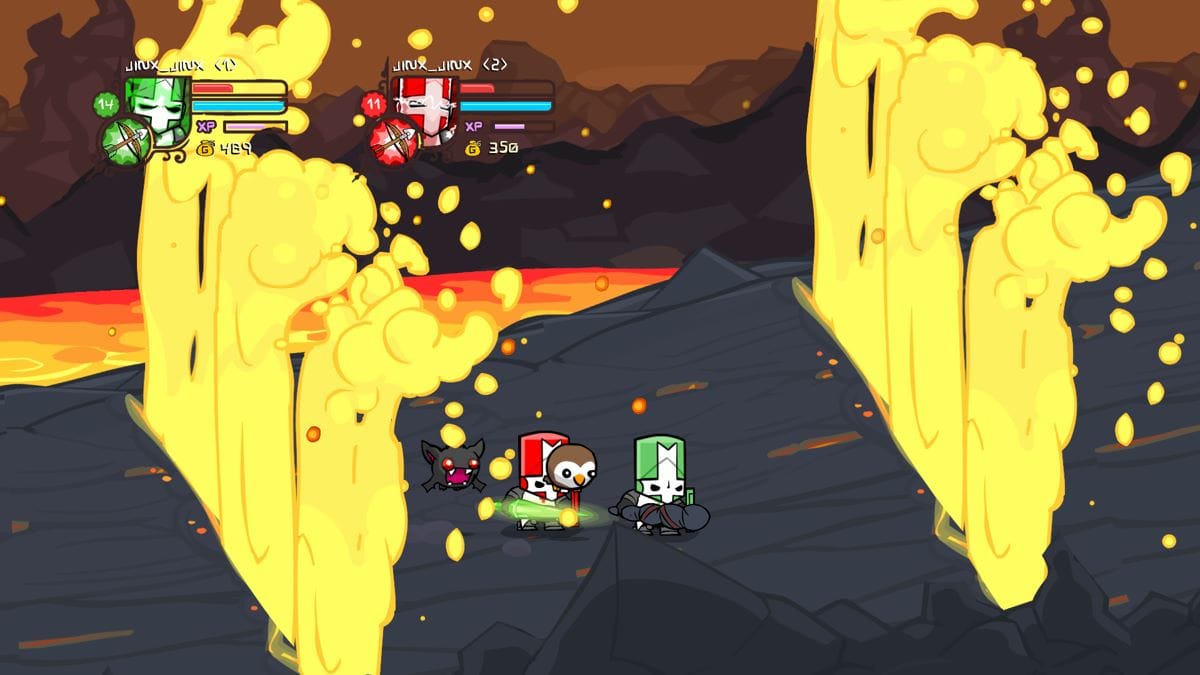Click the red bow and arrow item icon
Viewport: 1200px width, 675px height.
[x=394, y=141]
